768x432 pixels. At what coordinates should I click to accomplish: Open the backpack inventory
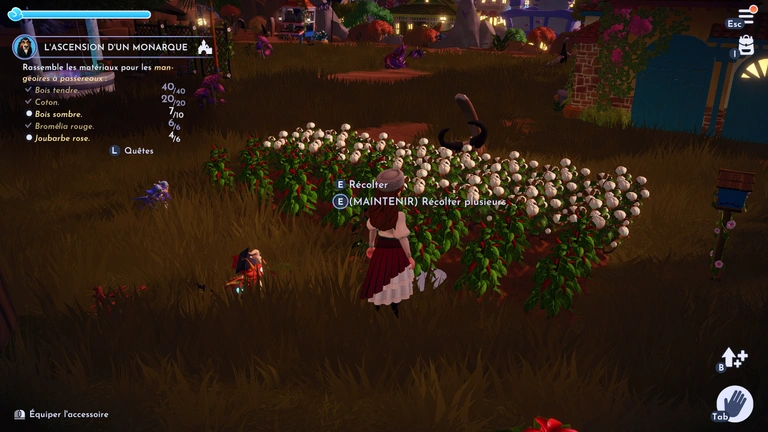pyautogui.click(x=746, y=45)
